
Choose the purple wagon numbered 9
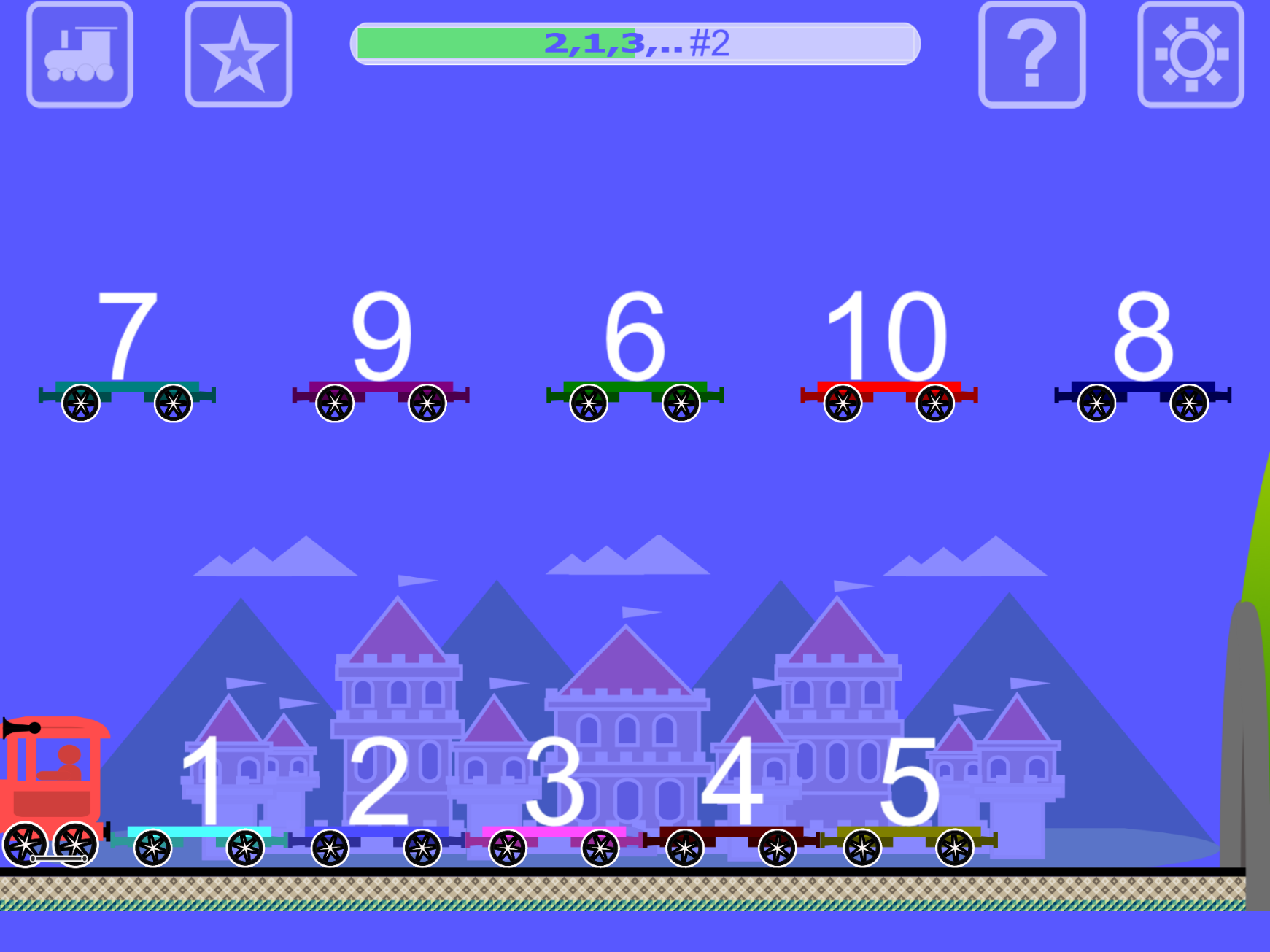coord(381,357)
